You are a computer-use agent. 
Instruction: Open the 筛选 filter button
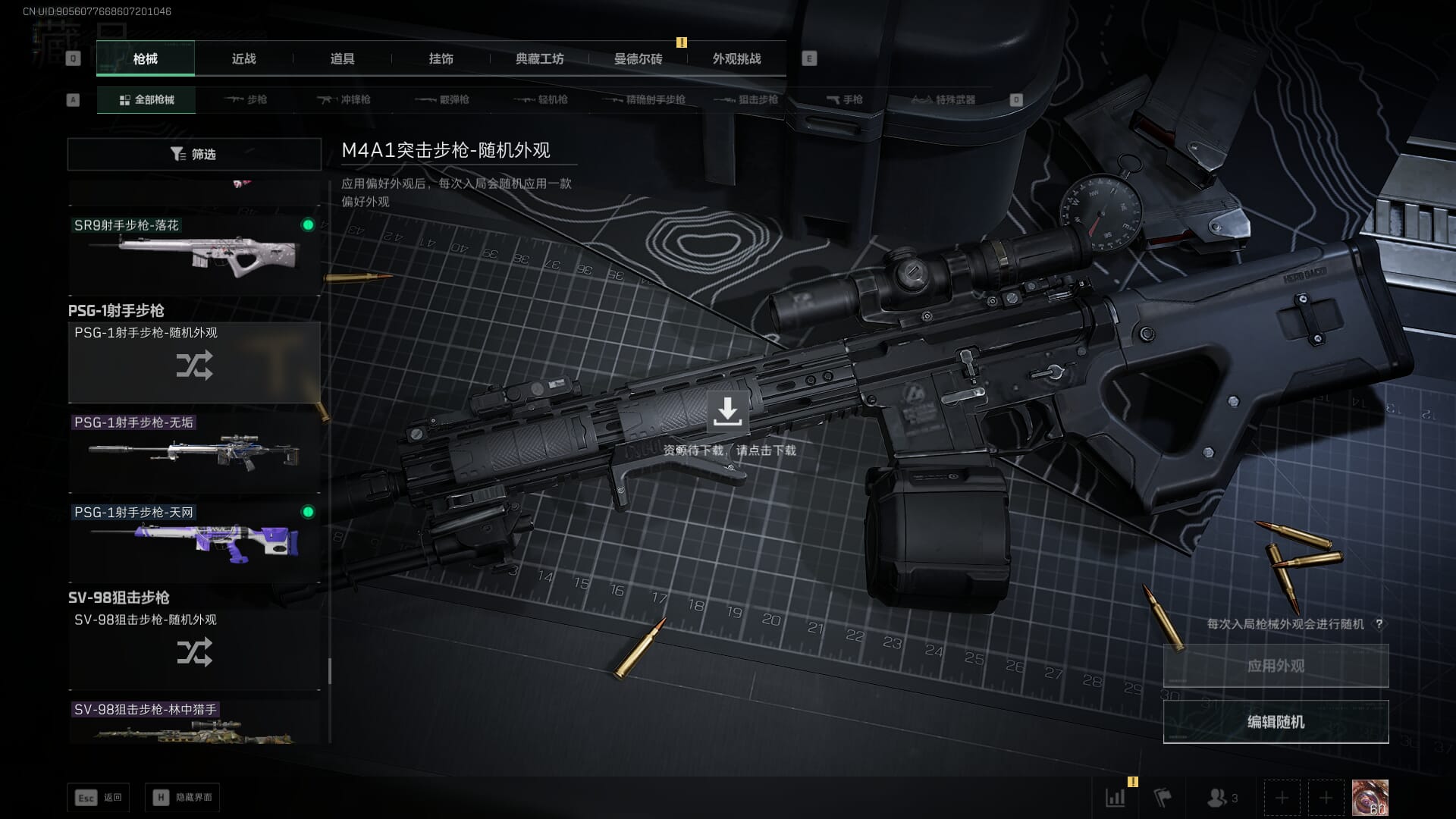pos(194,154)
